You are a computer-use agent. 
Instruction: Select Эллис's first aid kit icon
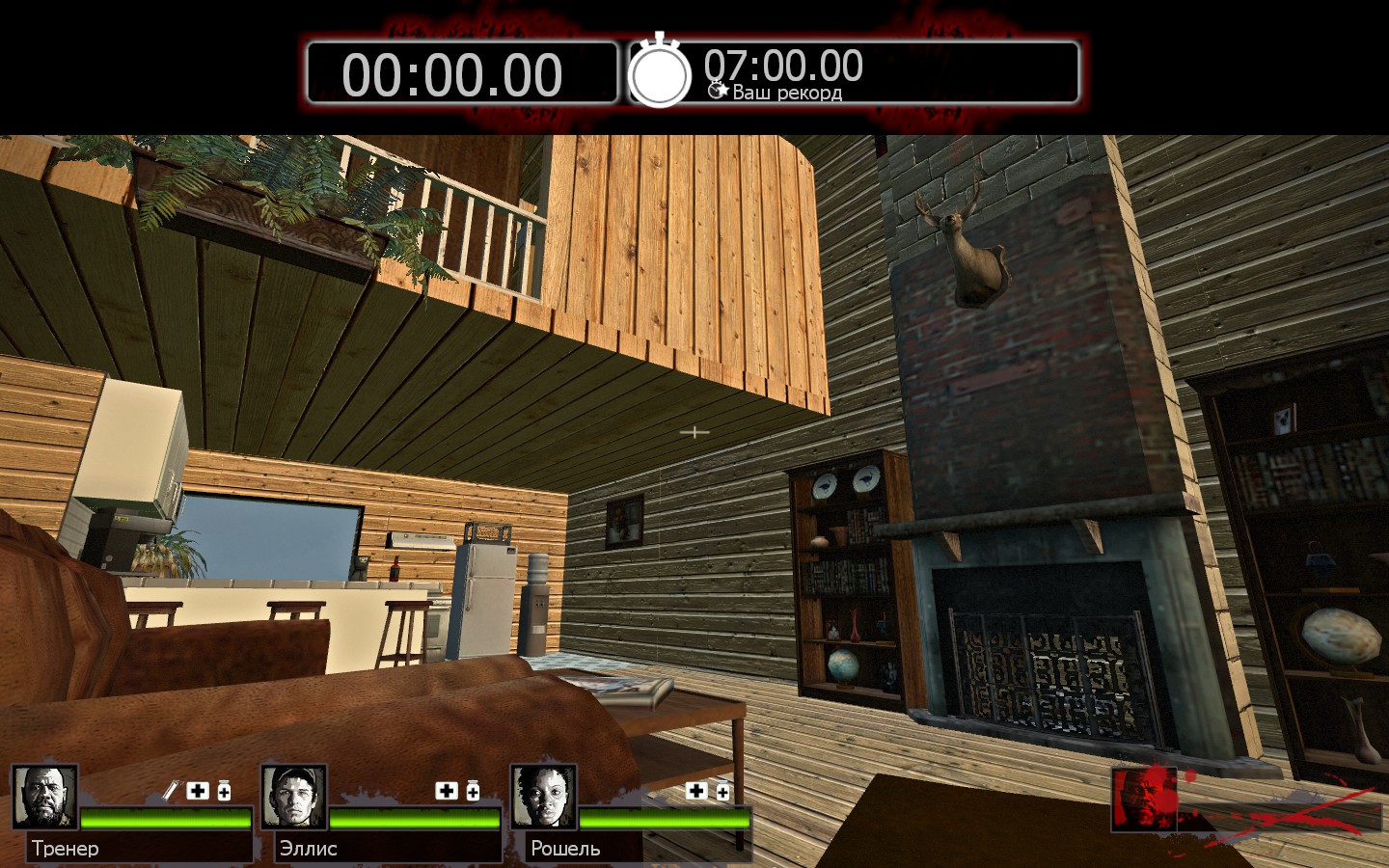447,791
